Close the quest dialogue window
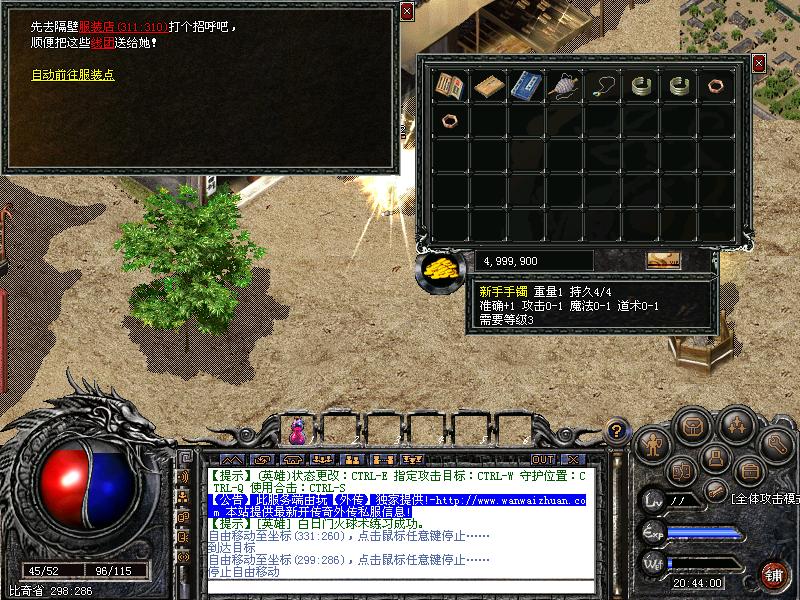Image resolution: width=800 pixels, height=600 pixels. pos(406,11)
